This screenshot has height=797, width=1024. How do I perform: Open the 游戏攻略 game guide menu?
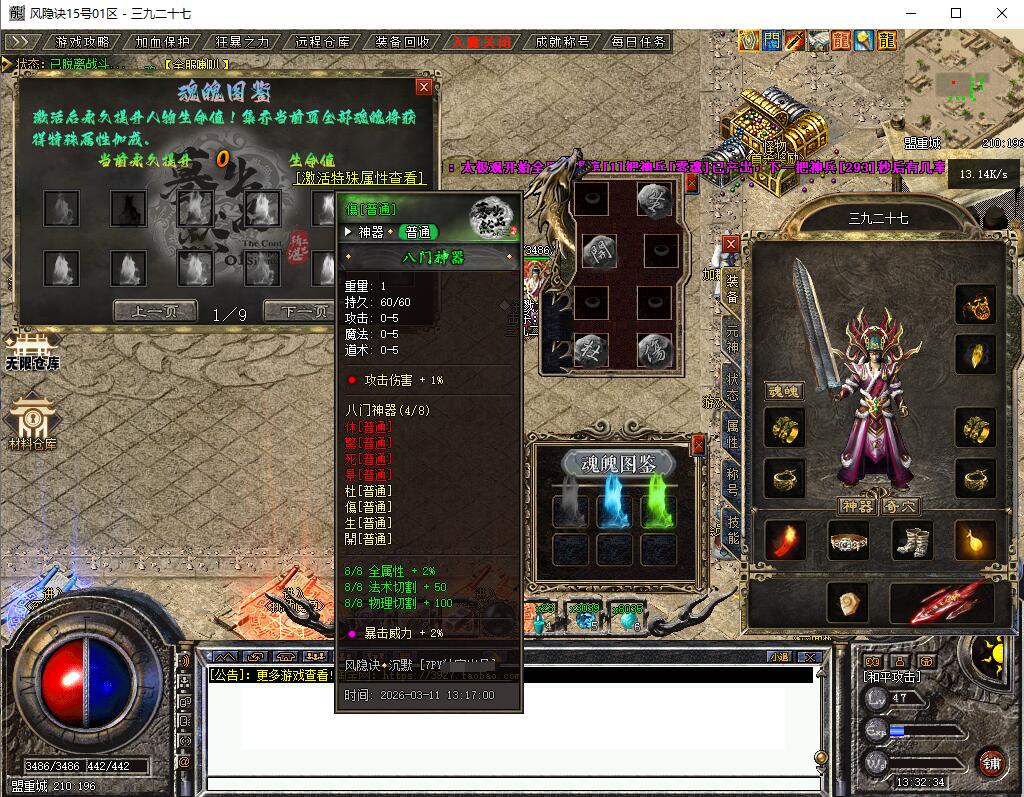[x=82, y=42]
